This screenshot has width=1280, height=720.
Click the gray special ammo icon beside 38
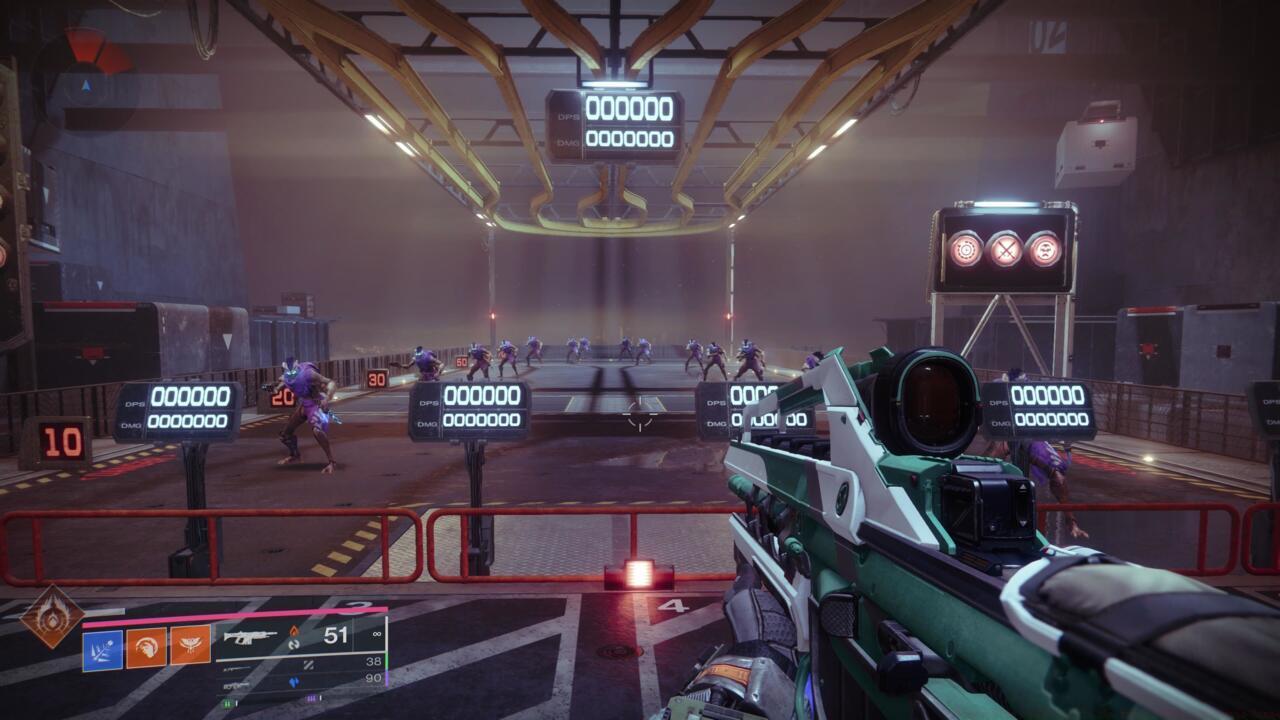coord(310,663)
